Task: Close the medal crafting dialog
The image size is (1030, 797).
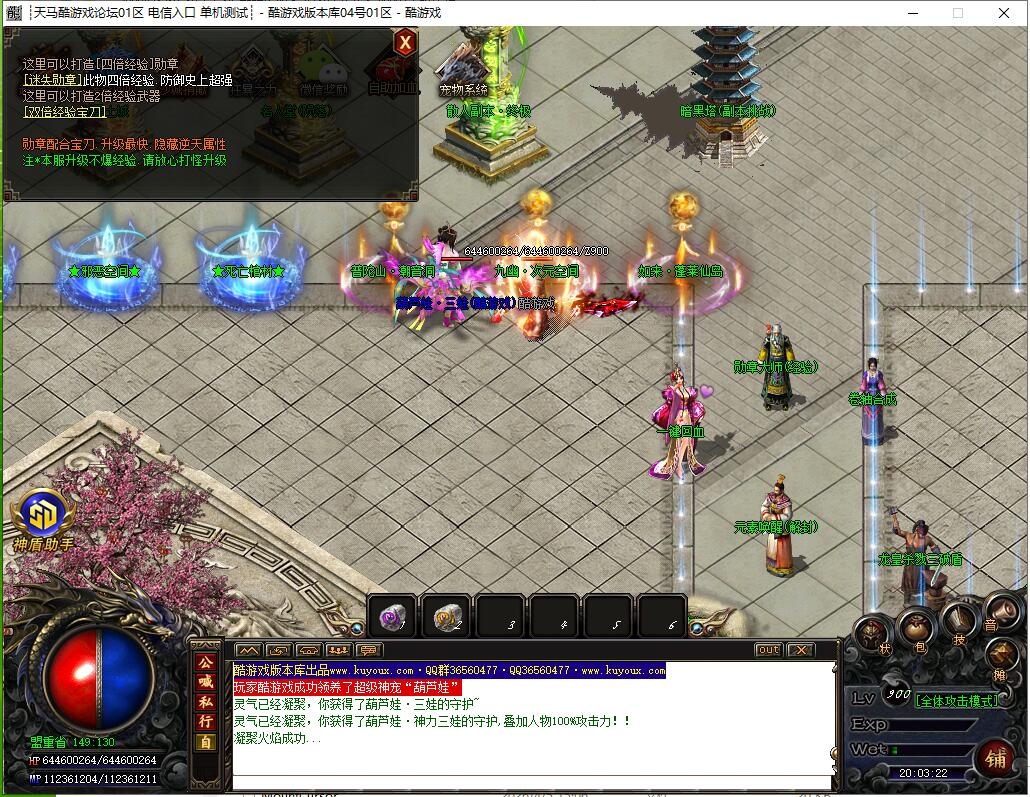Action: pos(404,42)
